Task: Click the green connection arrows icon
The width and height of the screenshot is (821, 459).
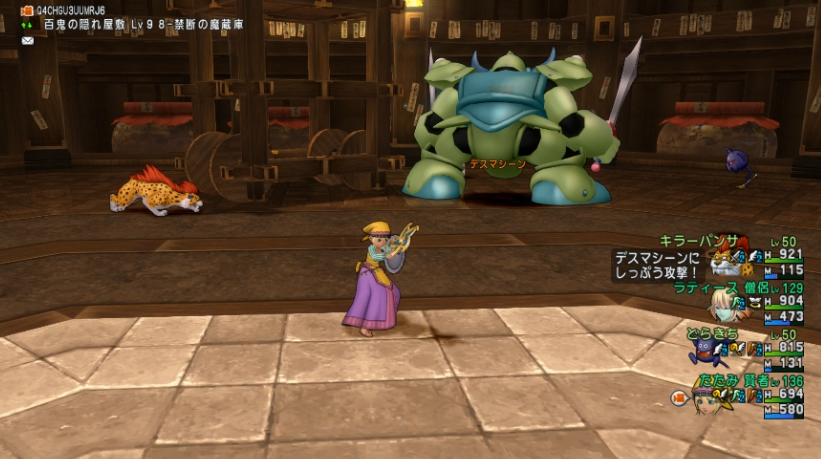Action: coord(27,25)
